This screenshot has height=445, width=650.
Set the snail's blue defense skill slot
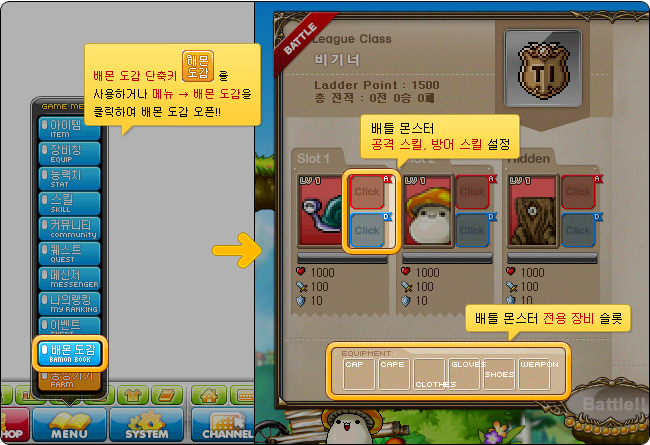(x=367, y=231)
